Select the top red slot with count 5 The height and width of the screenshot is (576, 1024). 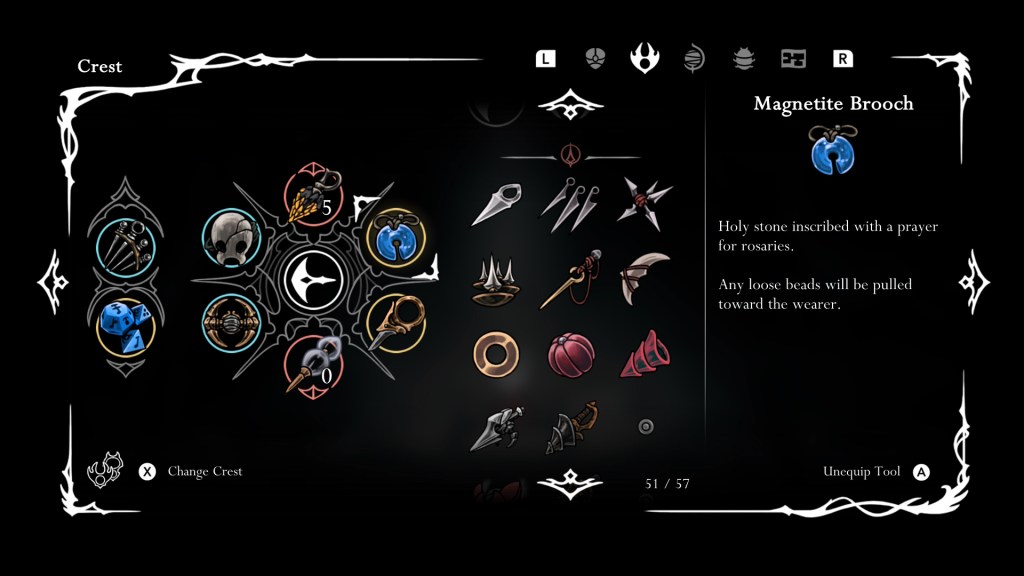314,197
